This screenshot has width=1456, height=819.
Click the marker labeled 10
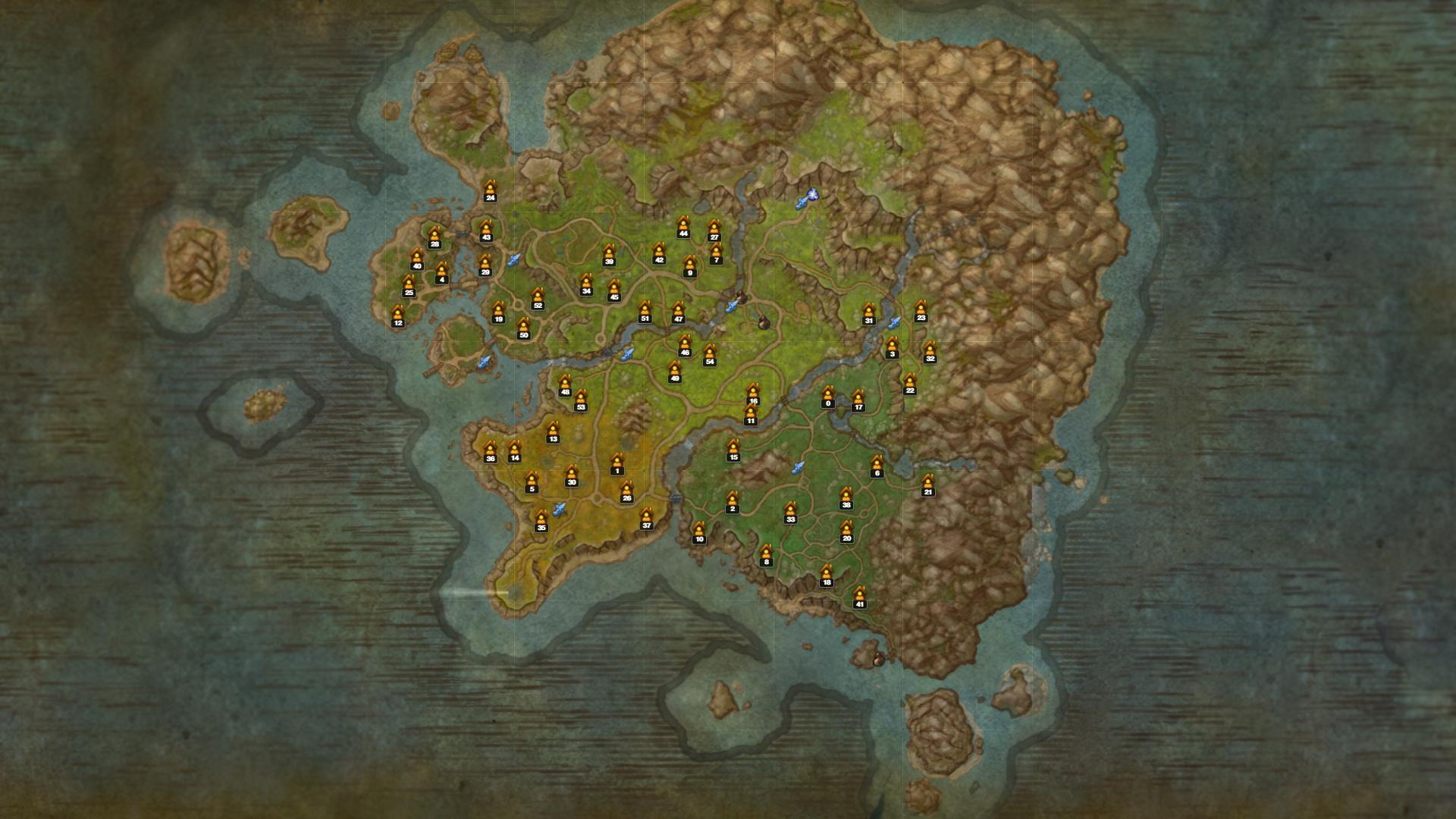pyautogui.click(x=699, y=532)
